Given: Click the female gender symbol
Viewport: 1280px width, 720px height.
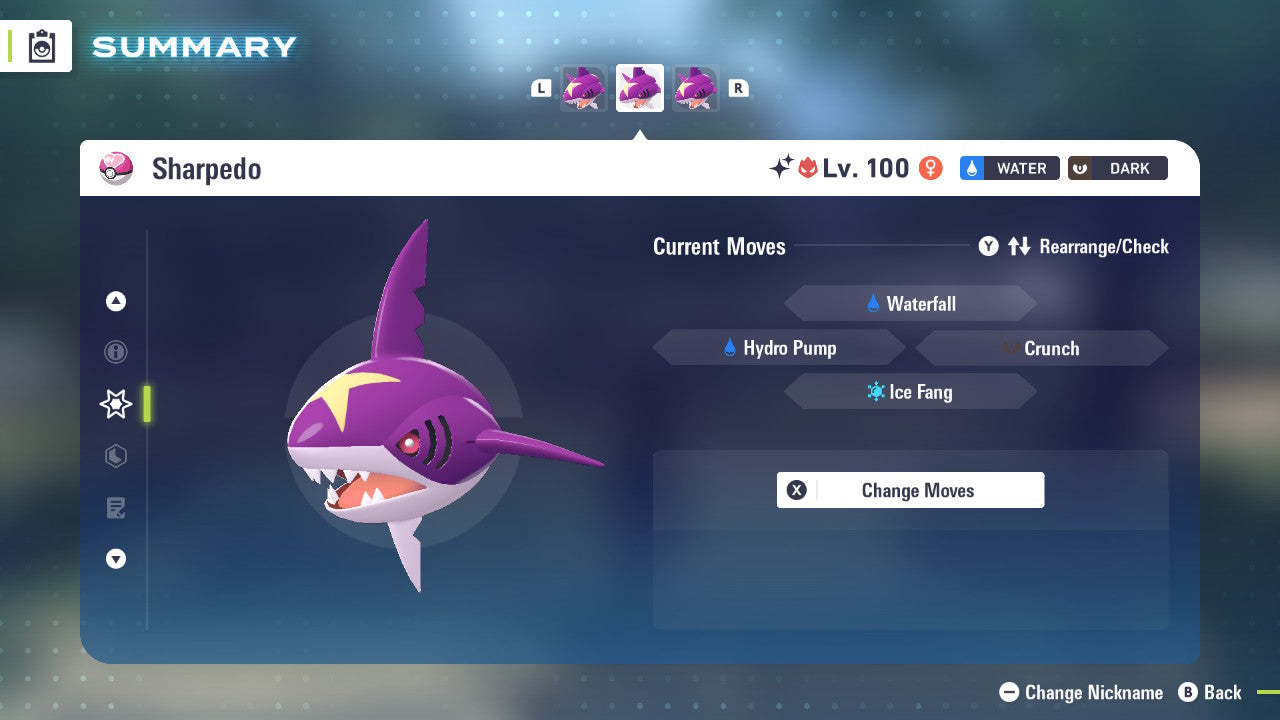Looking at the screenshot, I should (x=930, y=168).
